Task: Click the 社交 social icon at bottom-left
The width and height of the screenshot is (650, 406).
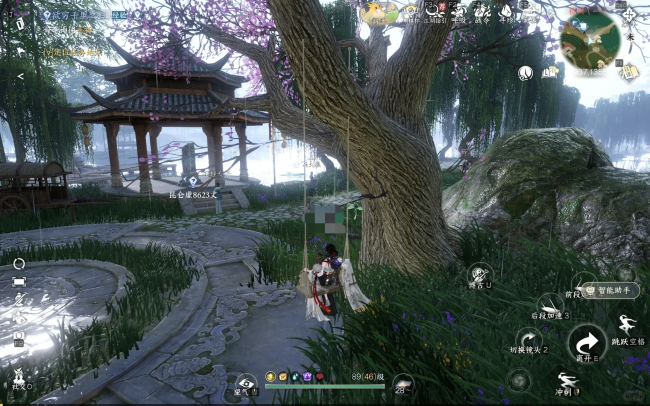Action: 19,378
